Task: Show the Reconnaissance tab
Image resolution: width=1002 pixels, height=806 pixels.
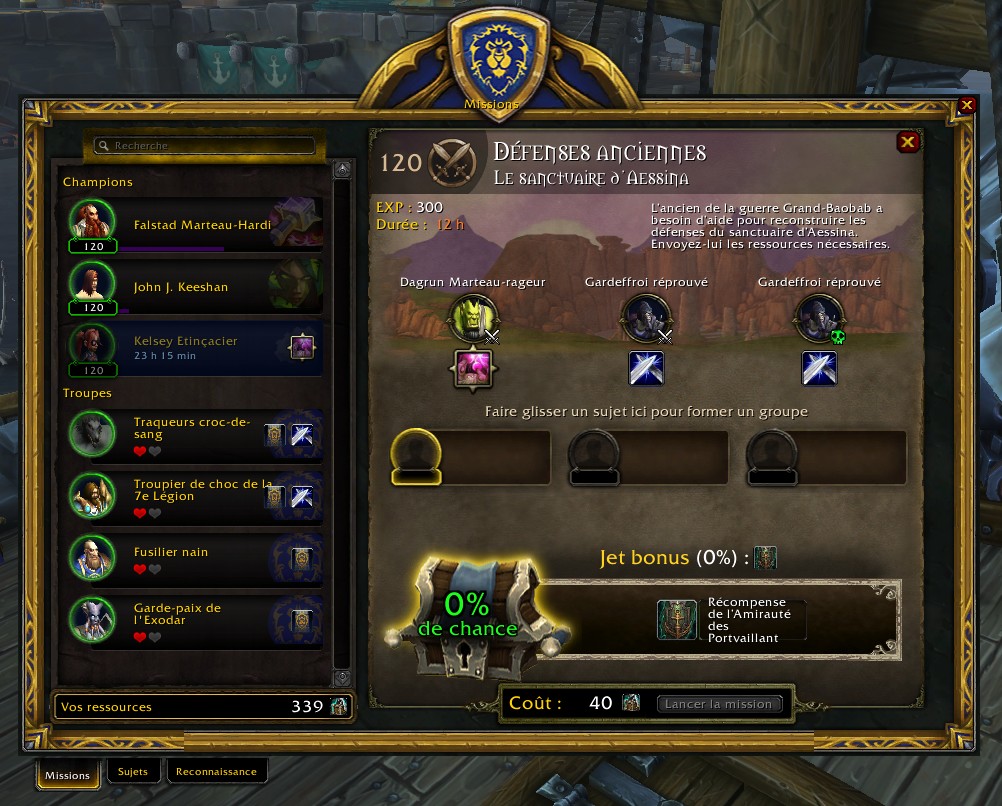Action: click(216, 772)
